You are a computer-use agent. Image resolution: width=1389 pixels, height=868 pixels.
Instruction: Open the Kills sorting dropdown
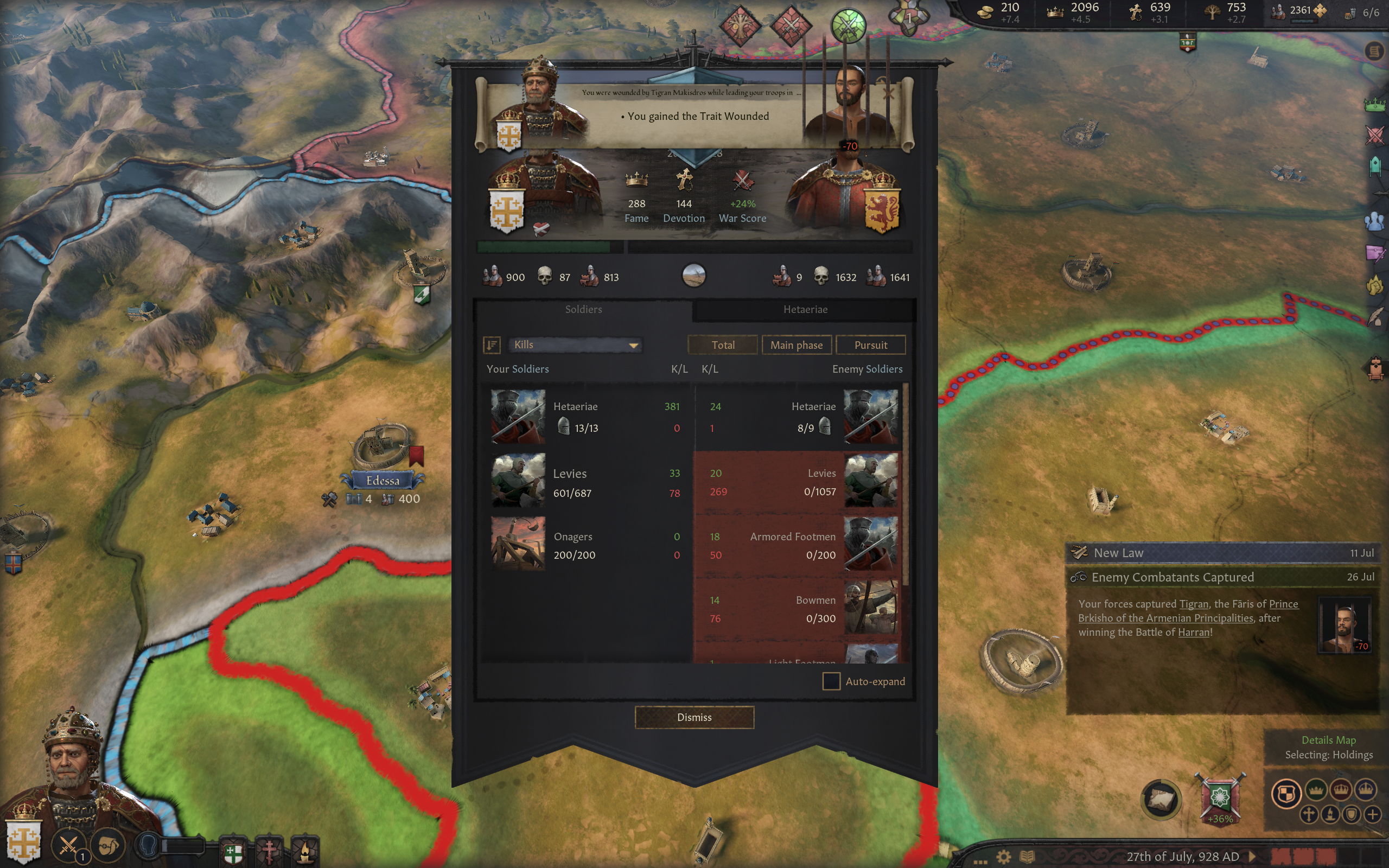tap(575, 344)
